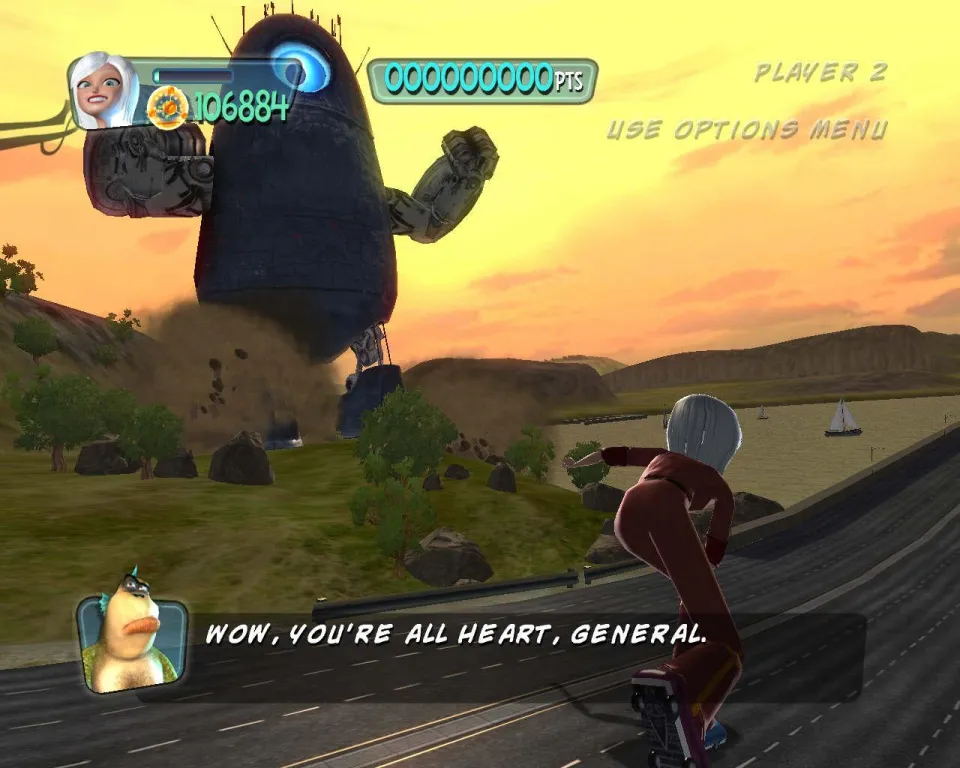Click Ginormica's character portrait
960x768 pixels.
click(x=104, y=91)
